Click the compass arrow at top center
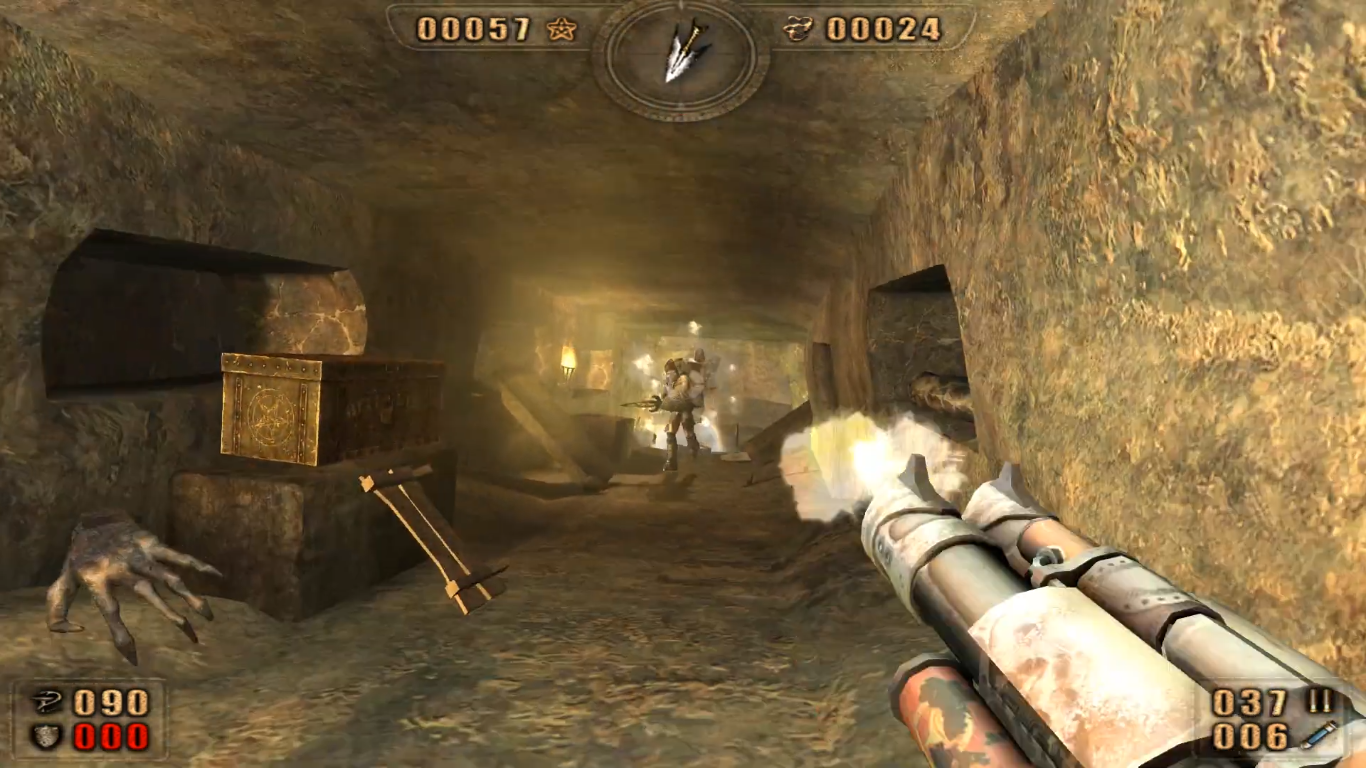Screen dimensions: 1366x768 click(x=680, y=54)
